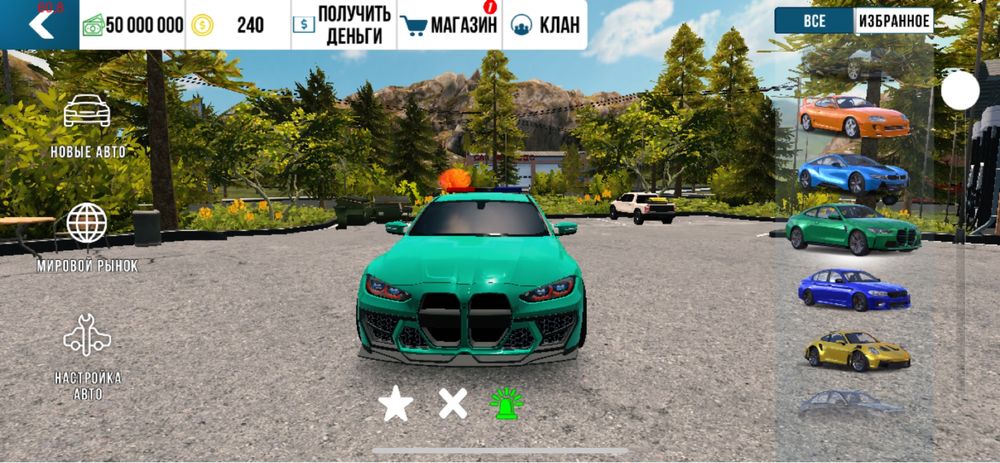Select the dark blue sedan thumbnail
1000x463 pixels.
853,290
